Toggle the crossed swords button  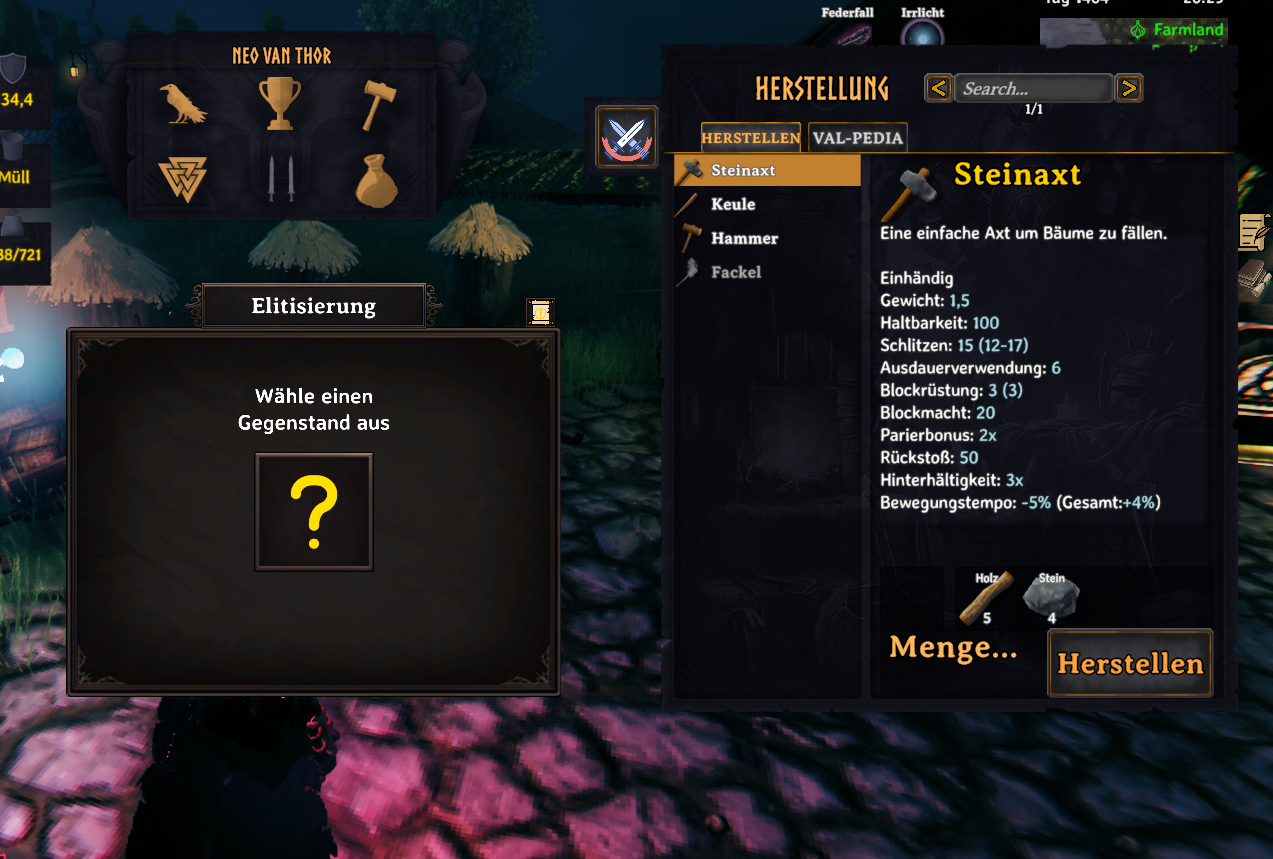click(x=627, y=137)
